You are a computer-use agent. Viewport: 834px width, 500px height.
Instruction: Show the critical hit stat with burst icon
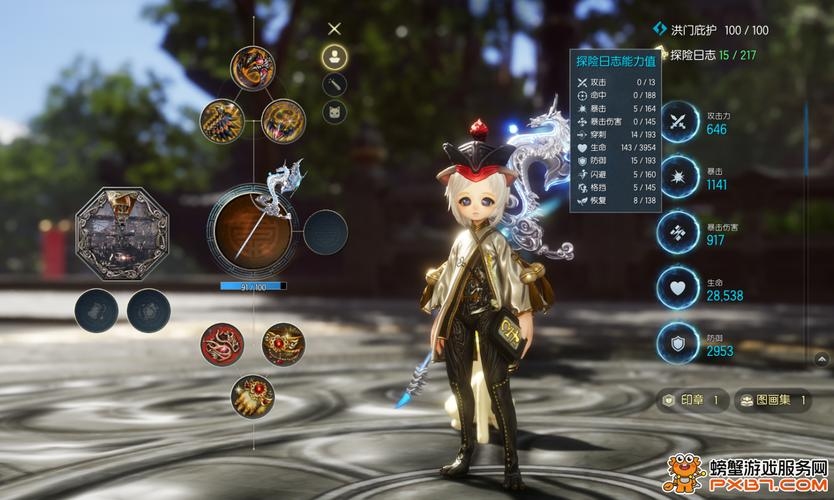tap(679, 178)
